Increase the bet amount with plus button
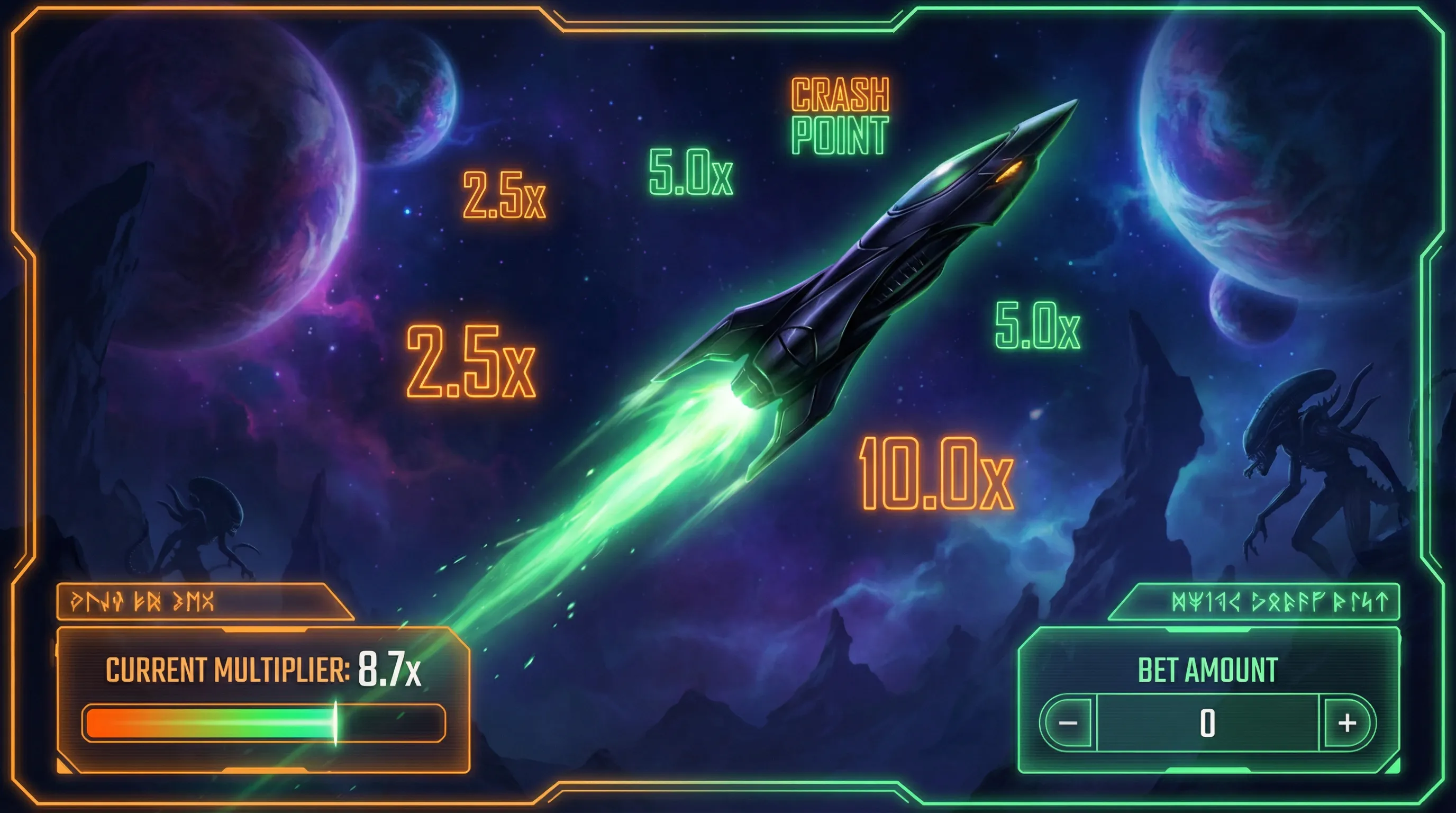The height and width of the screenshot is (813, 1456). [1348, 723]
